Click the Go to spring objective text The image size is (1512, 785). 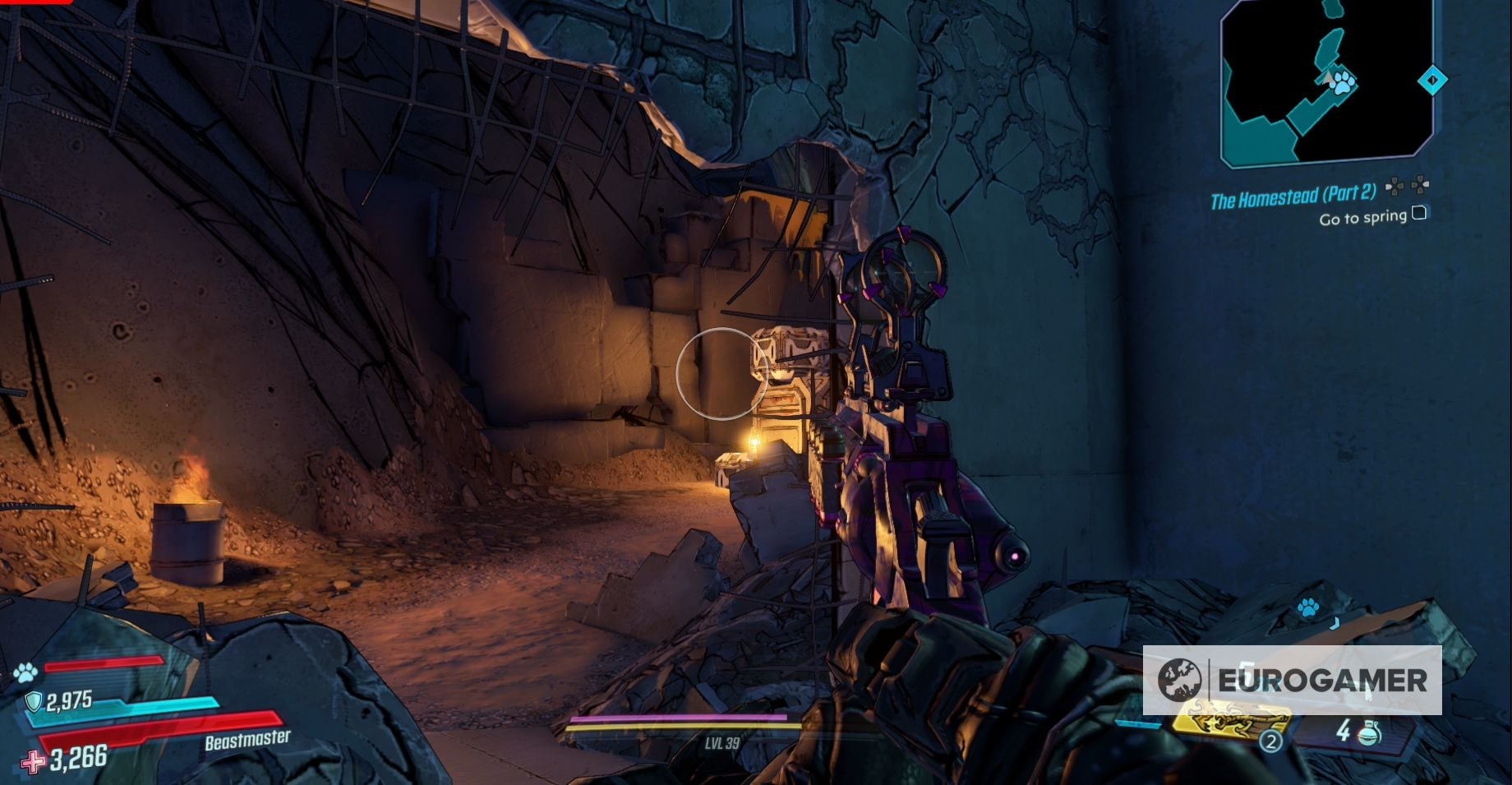tap(1362, 218)
